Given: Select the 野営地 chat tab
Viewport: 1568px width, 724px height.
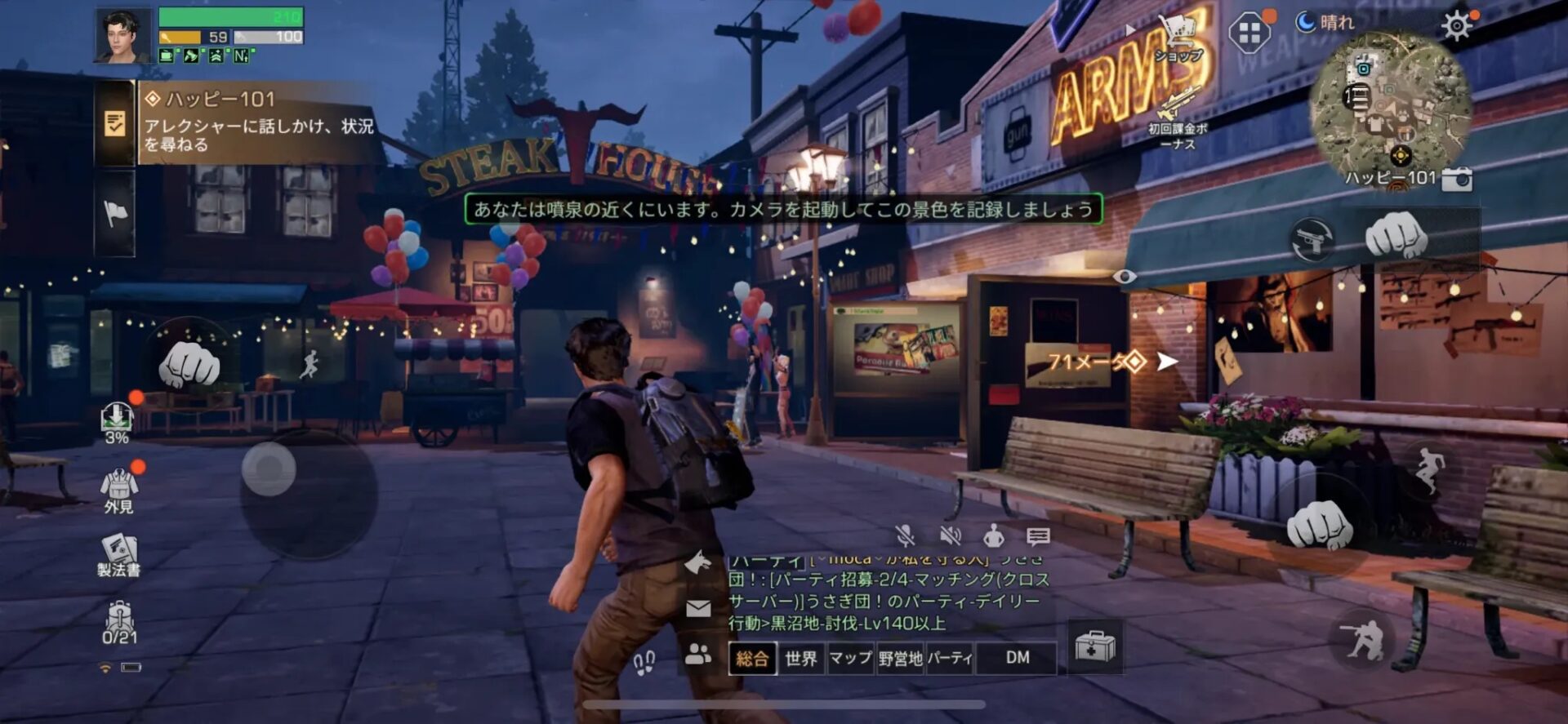Looking at the screenshot, I should 900,658.
